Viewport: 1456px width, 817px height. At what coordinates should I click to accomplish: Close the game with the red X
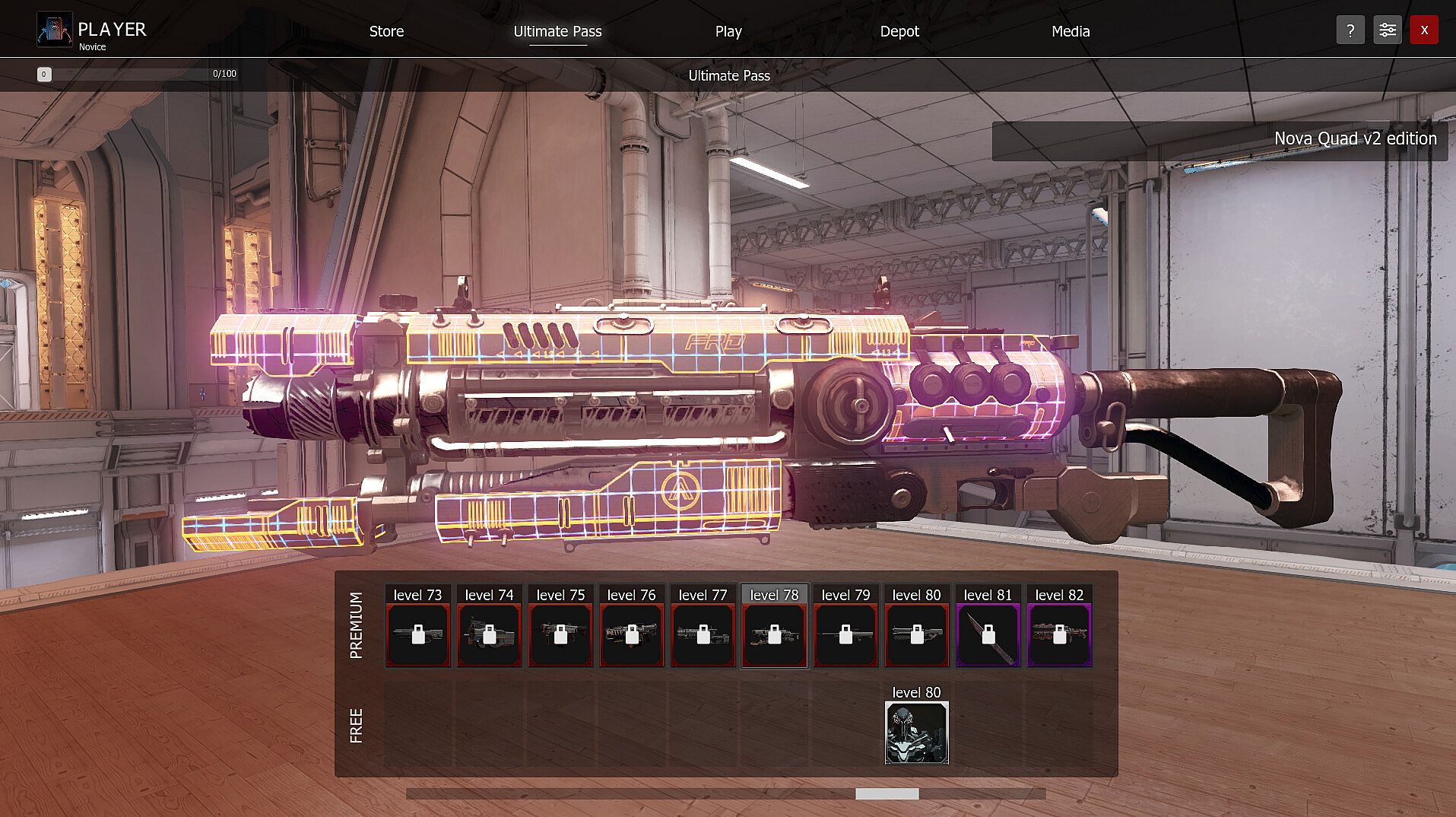(x=1424, y=30)
